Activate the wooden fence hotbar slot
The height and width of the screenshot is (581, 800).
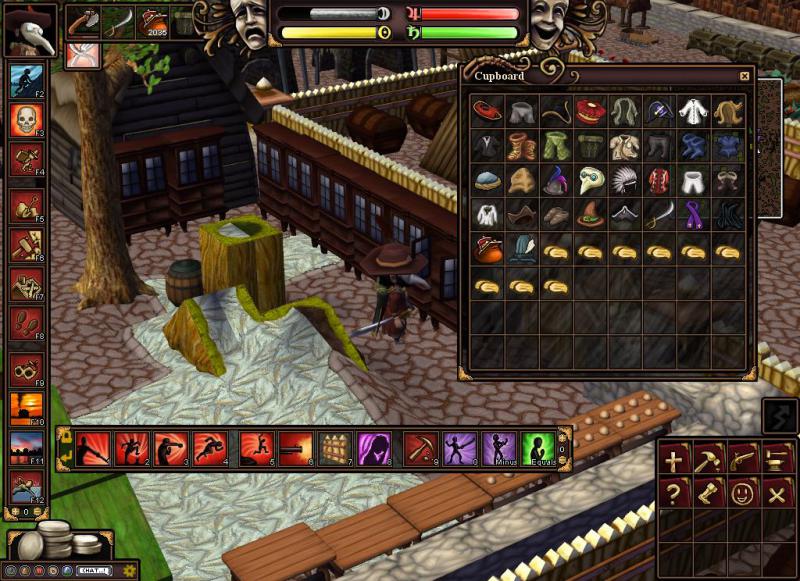(333, 448)
